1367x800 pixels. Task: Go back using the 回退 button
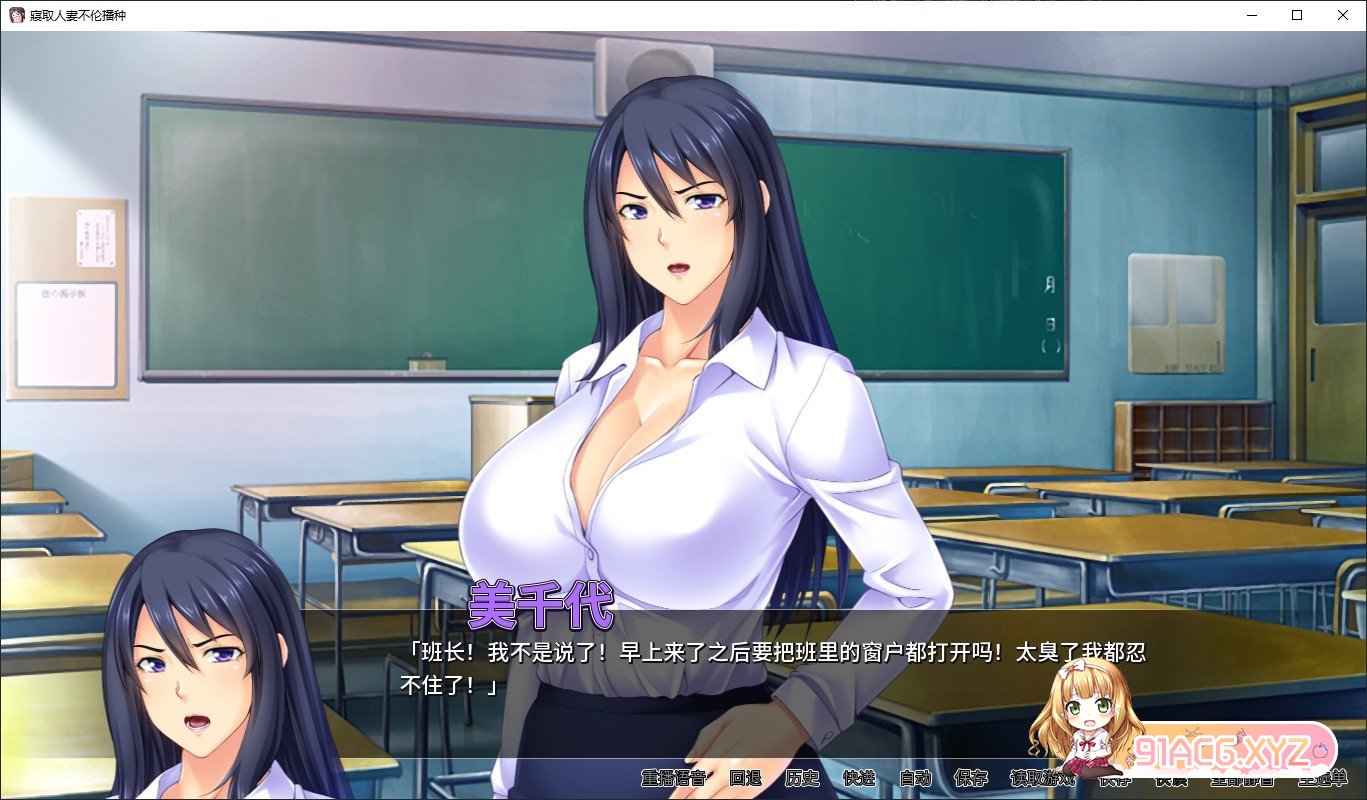tap(745, 778)
